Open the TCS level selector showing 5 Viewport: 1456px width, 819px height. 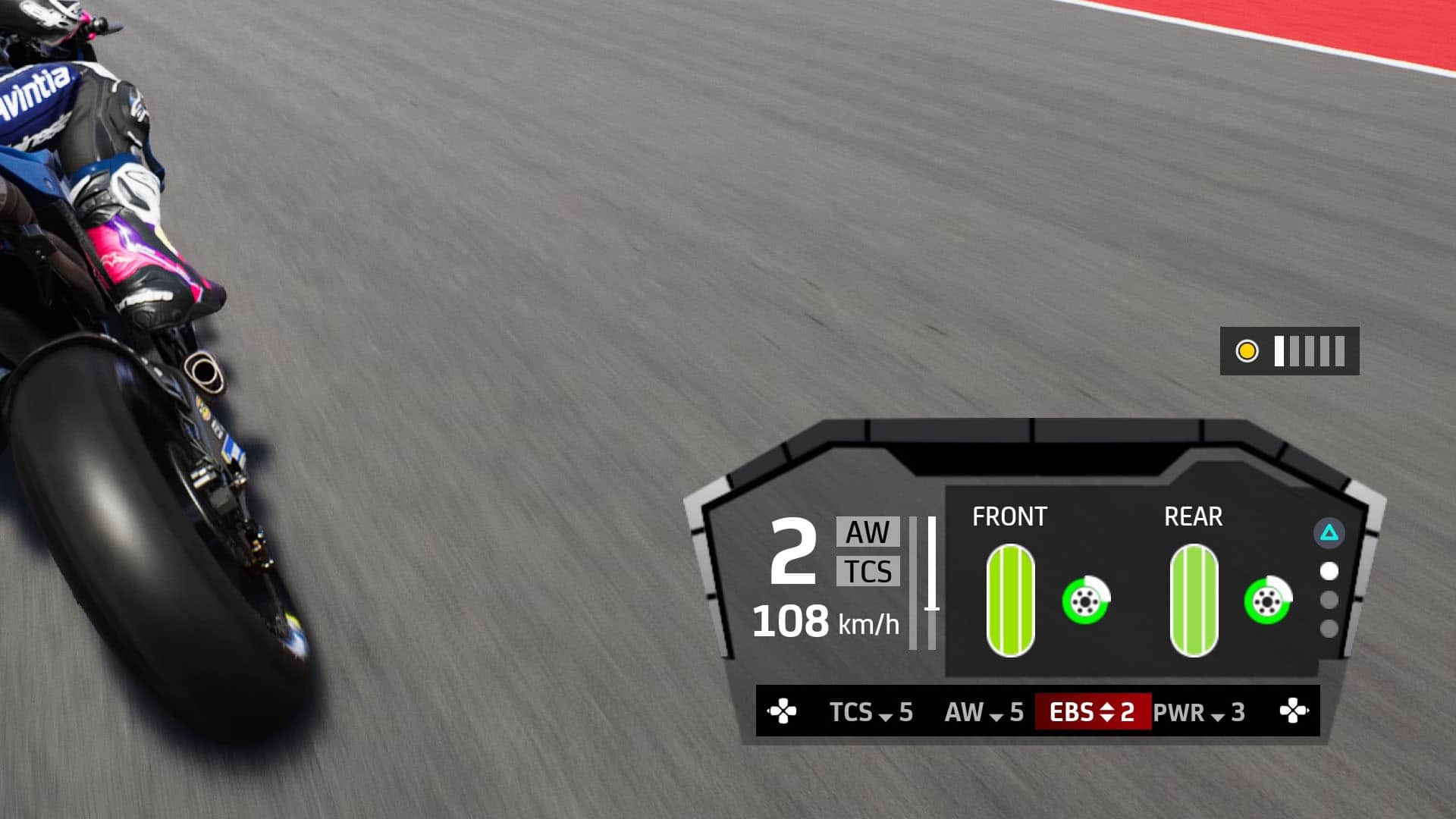tap(870, 712)
